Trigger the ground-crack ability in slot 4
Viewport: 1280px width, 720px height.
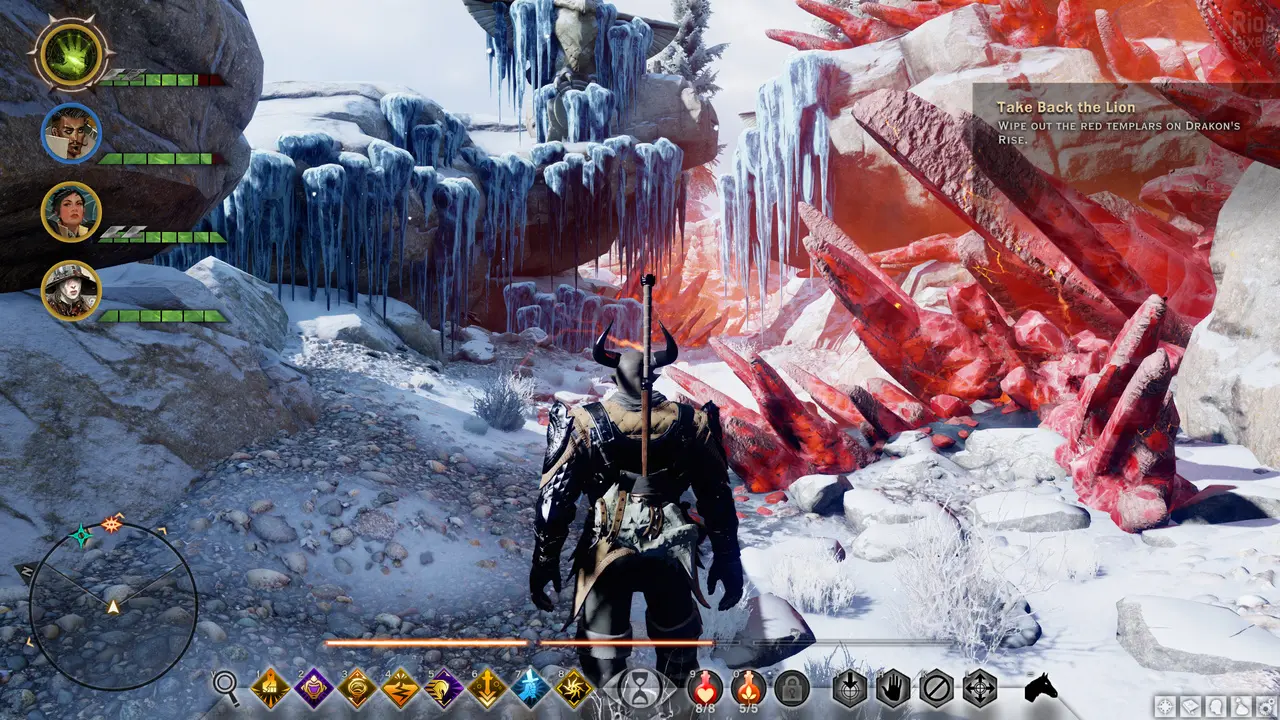coord(401,688)
